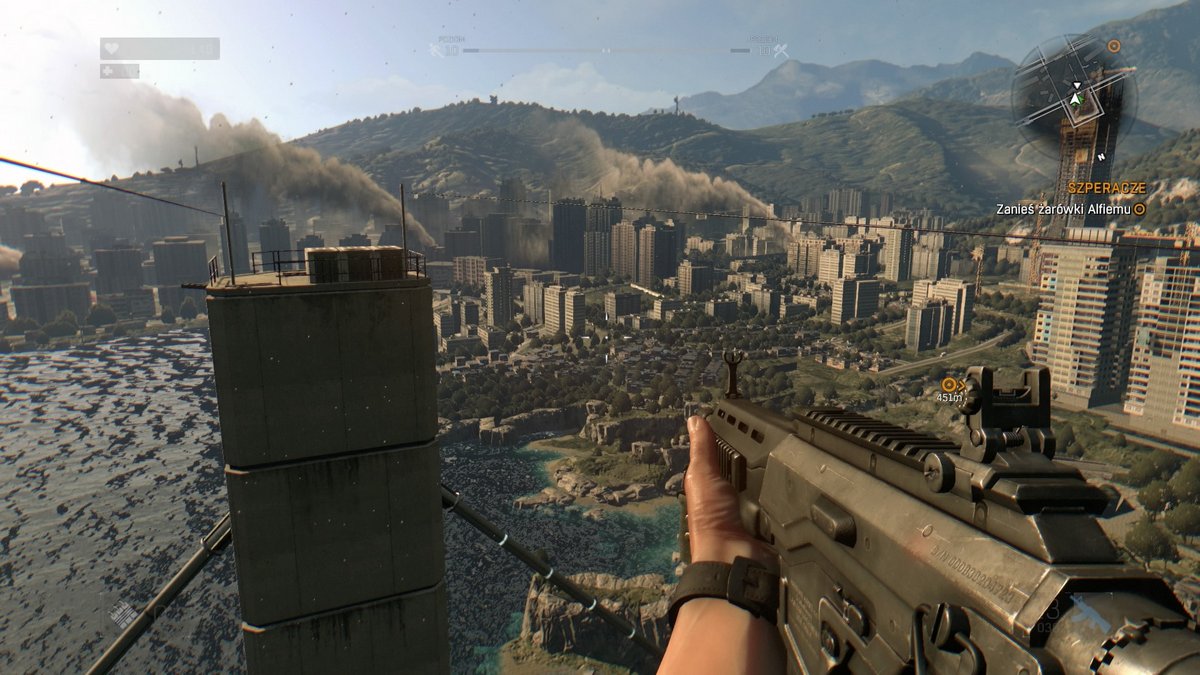Click the circular minimap
Screen dimensions: 1200x675
(x=1074, y=97)
